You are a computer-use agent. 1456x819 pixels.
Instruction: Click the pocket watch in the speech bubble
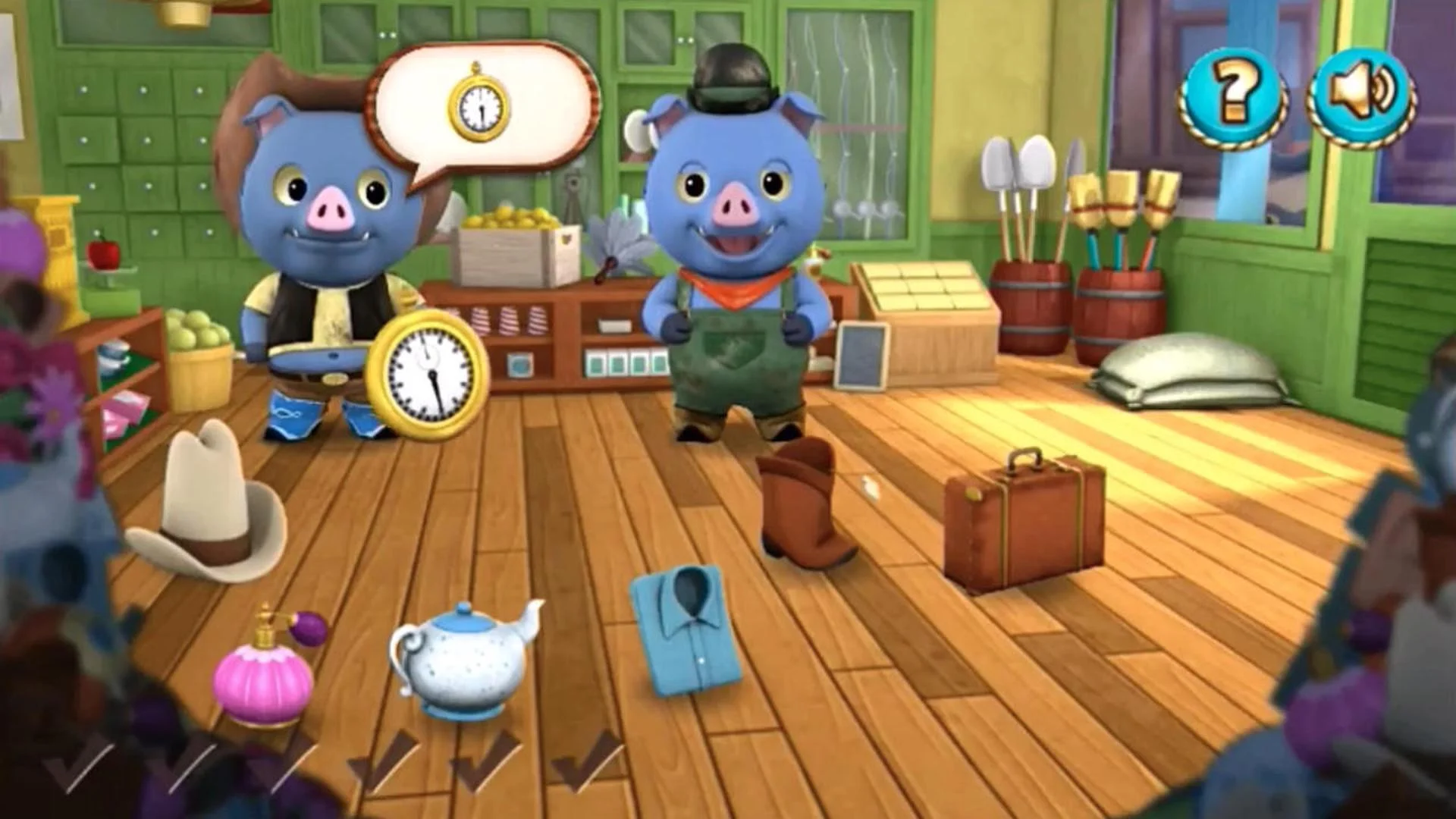(x=478, y=106)
